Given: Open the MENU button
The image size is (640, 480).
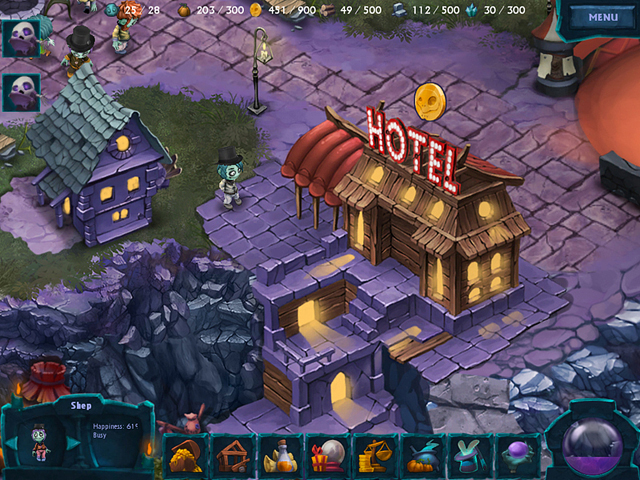Looking at the screenshot, I should [x=603, y=17].
